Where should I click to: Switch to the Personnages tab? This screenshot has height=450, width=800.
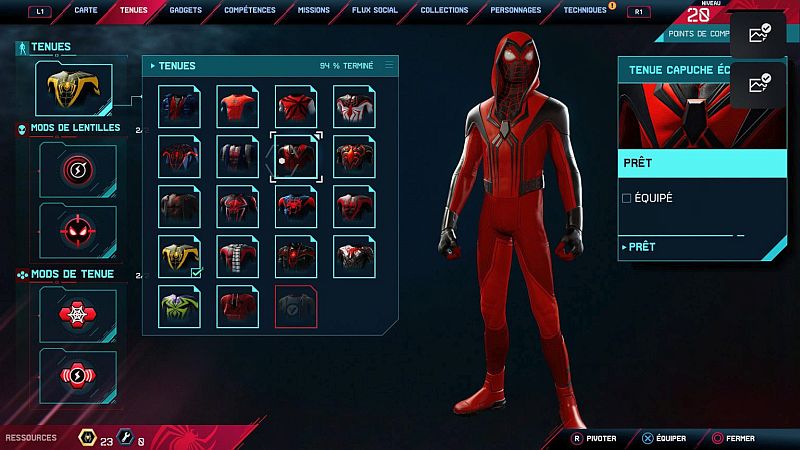point(516,10)
